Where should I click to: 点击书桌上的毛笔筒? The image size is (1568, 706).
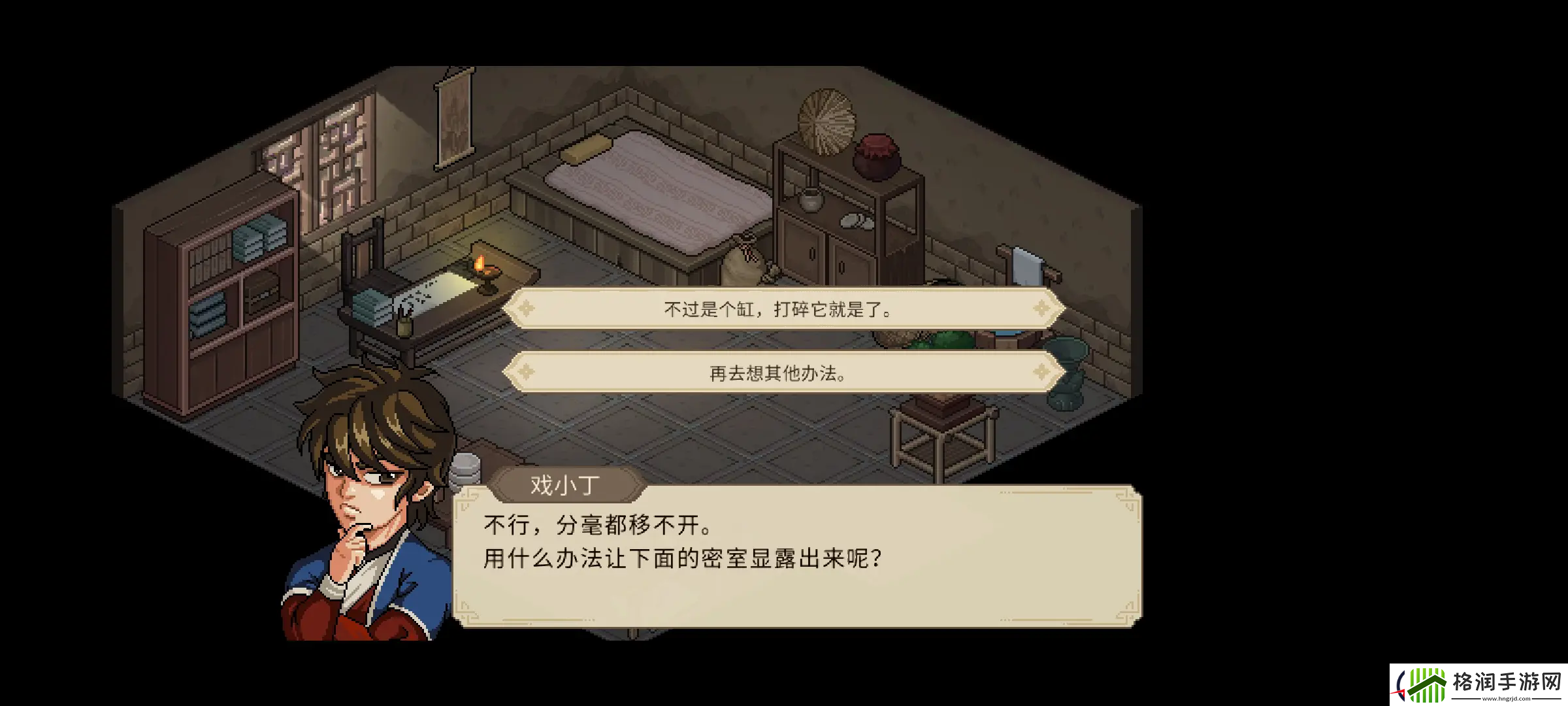[x=405, y=327]
